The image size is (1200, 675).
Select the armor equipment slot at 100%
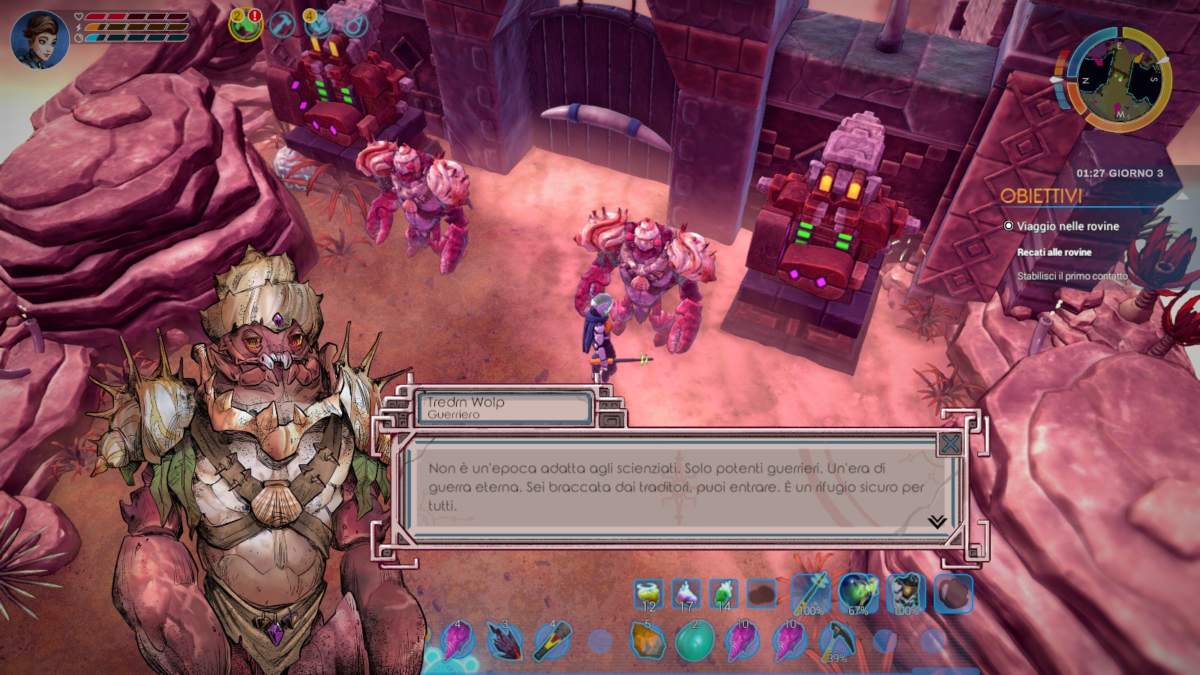pyautogui.click(x=906, y=593)
